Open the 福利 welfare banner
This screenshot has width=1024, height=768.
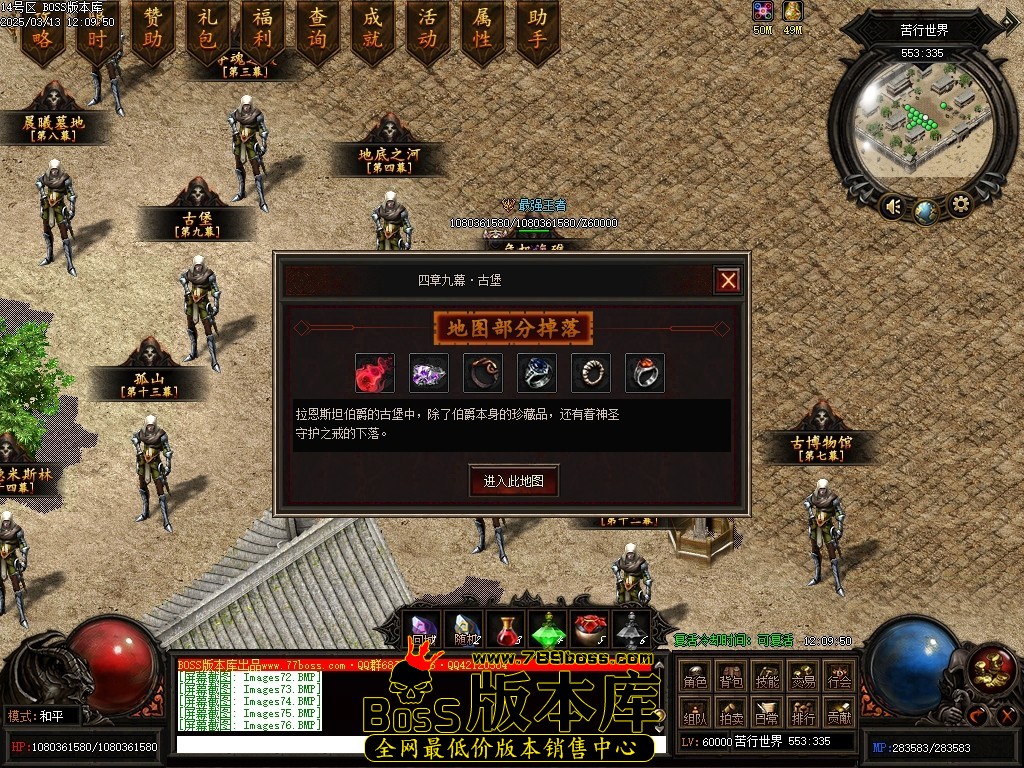click(x=263, y=28)
